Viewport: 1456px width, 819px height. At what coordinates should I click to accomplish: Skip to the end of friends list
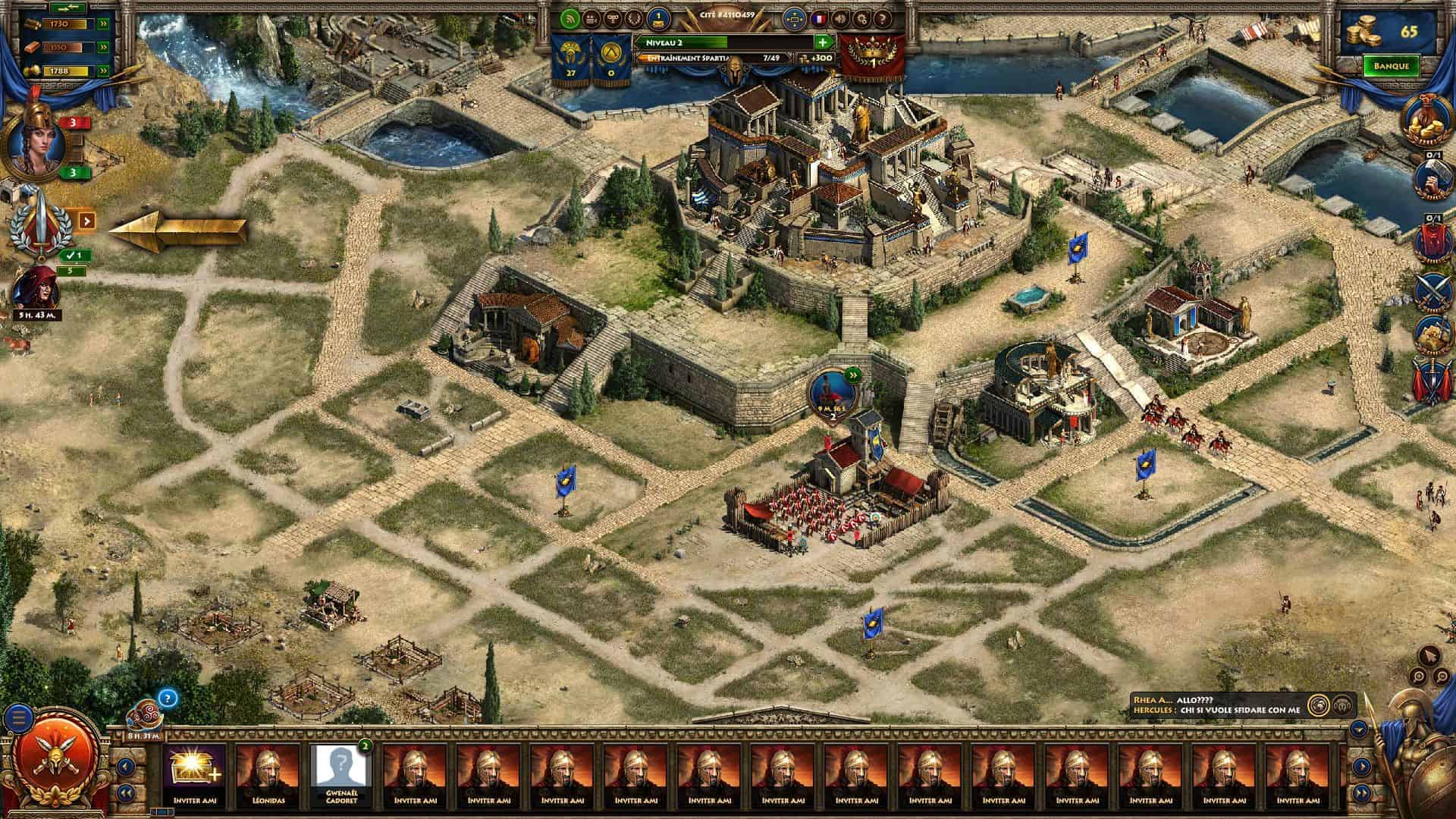[x=1361, y=793]
